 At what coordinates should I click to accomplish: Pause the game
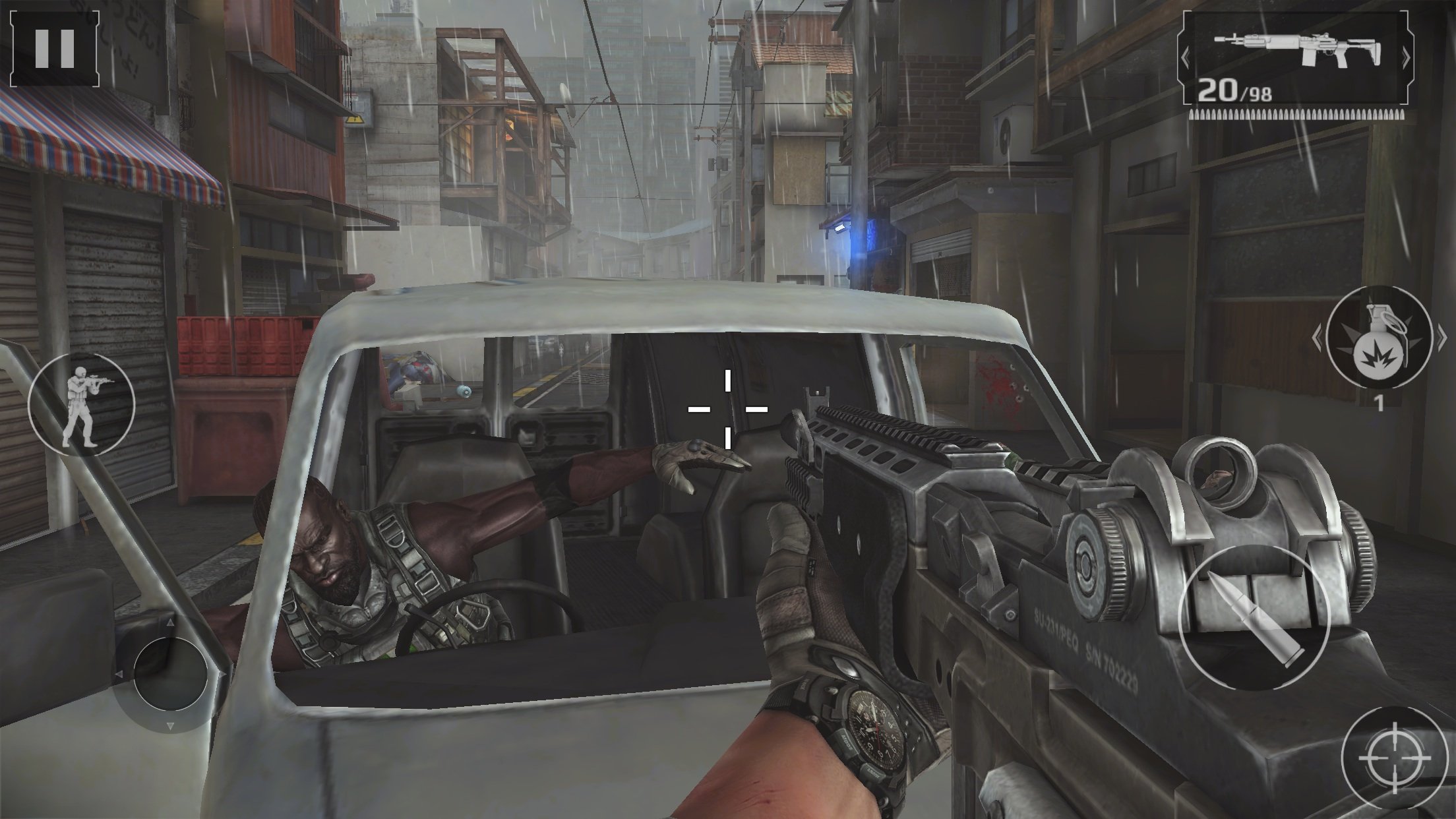(55, 47)
